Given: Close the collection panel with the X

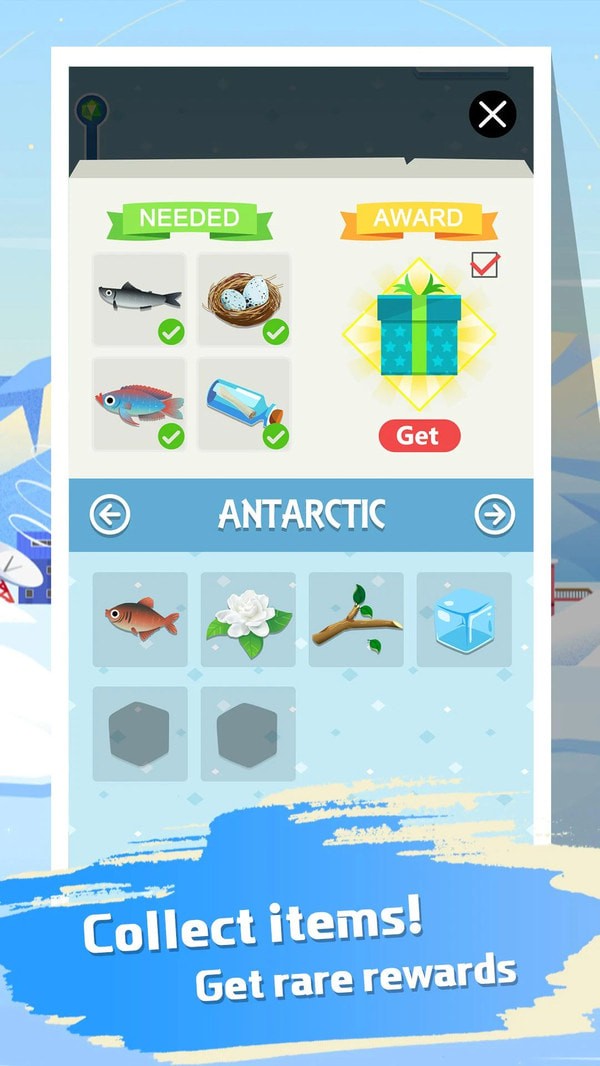Looking at the screenshot, I should click(492, 115).
